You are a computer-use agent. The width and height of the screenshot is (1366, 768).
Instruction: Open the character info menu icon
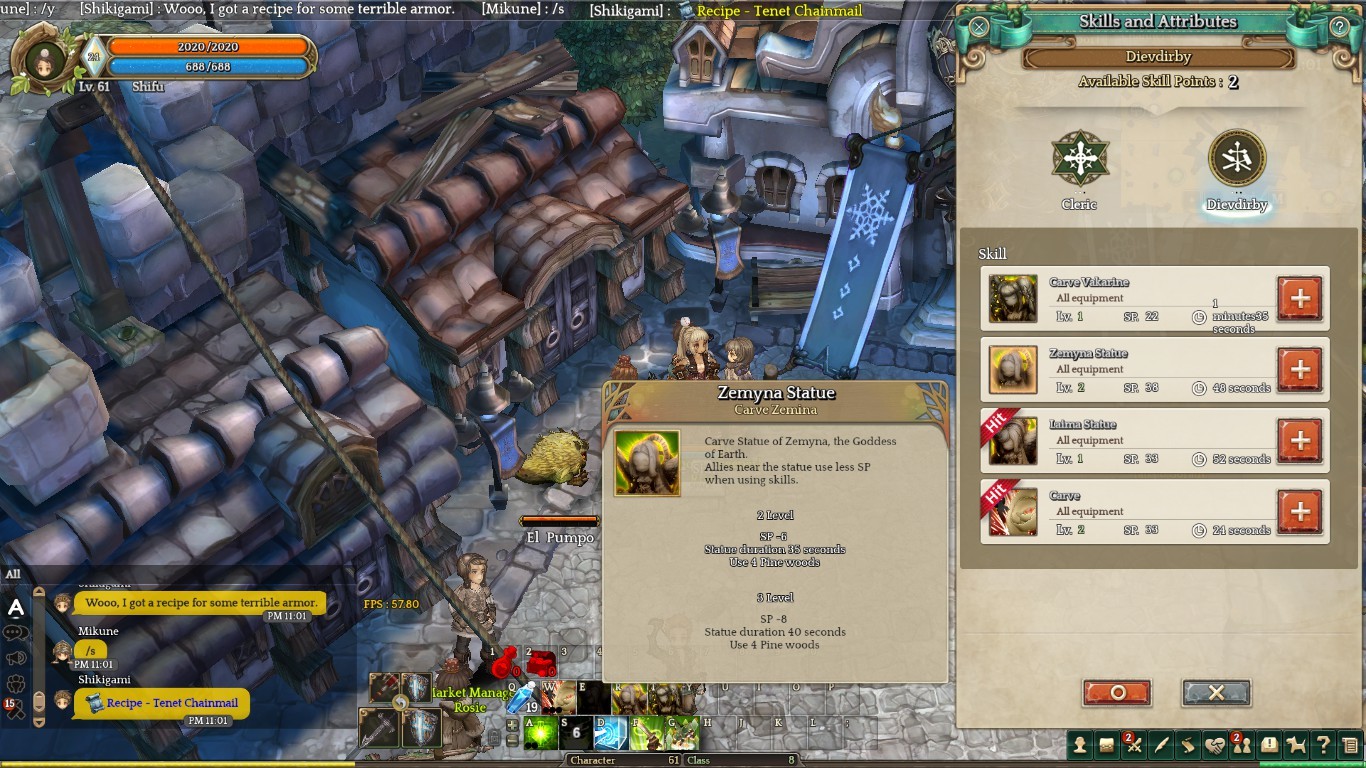pyautogui.click(x=1080, y=745)
